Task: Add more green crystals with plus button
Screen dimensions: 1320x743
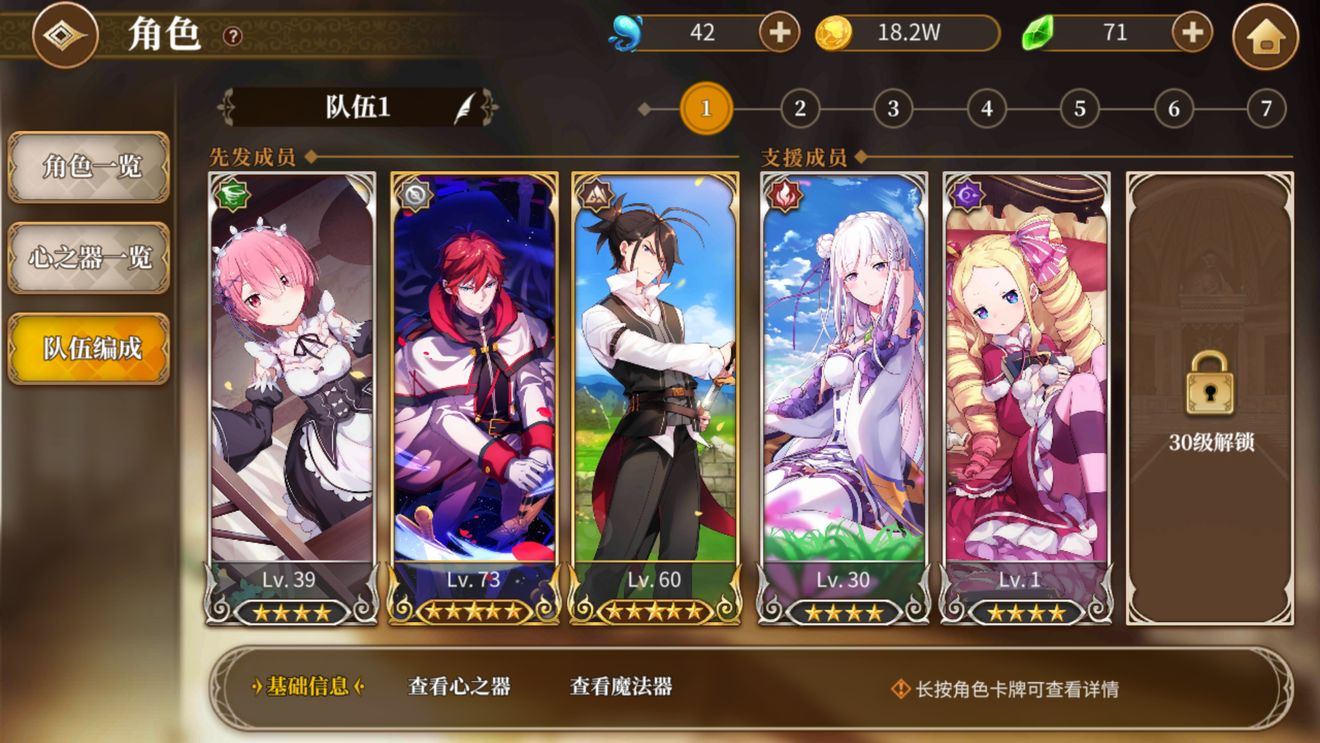Action: click(x=1192, y=33)
